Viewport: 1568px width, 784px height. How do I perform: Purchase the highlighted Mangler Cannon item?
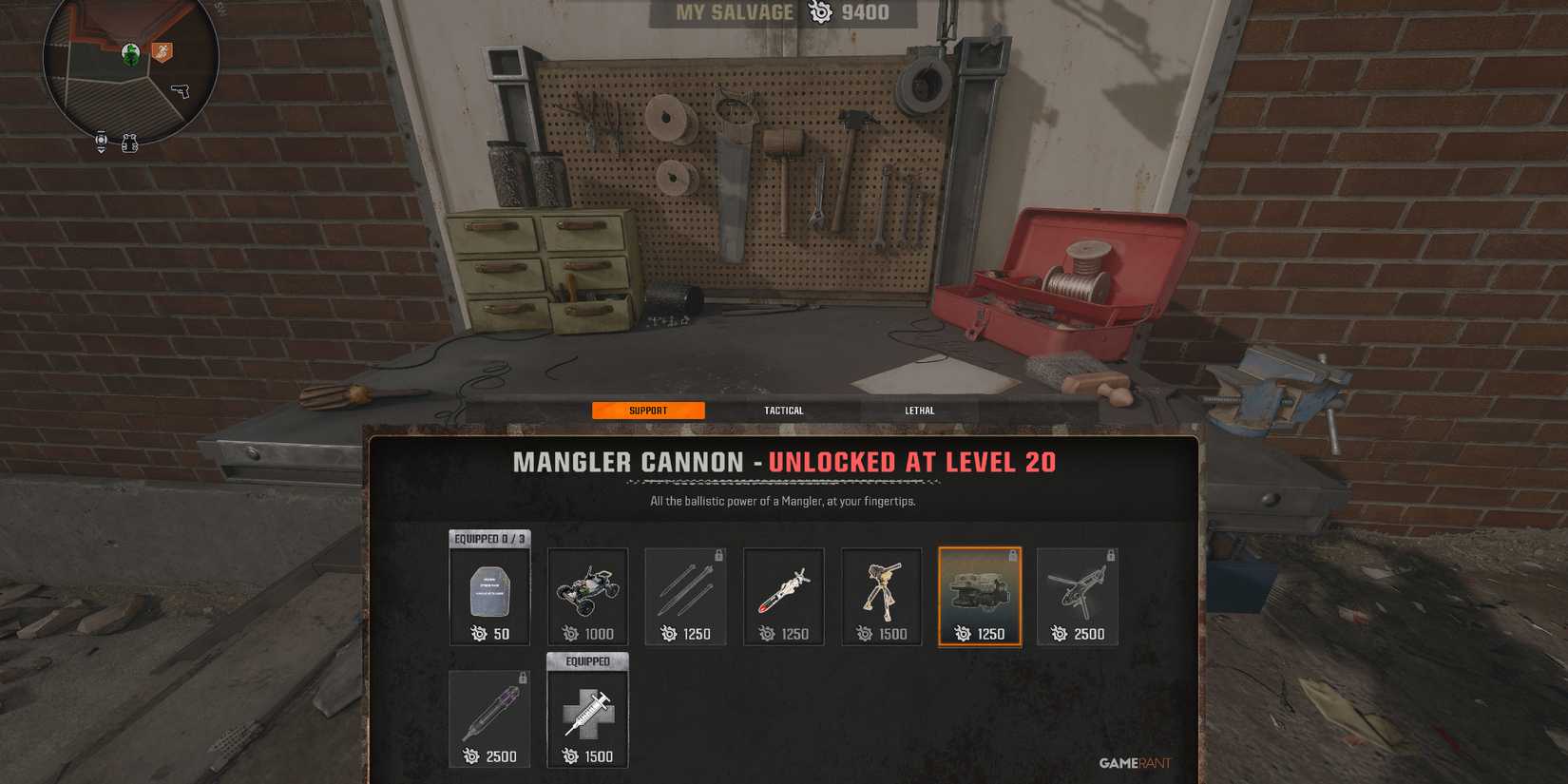(980, 596)
